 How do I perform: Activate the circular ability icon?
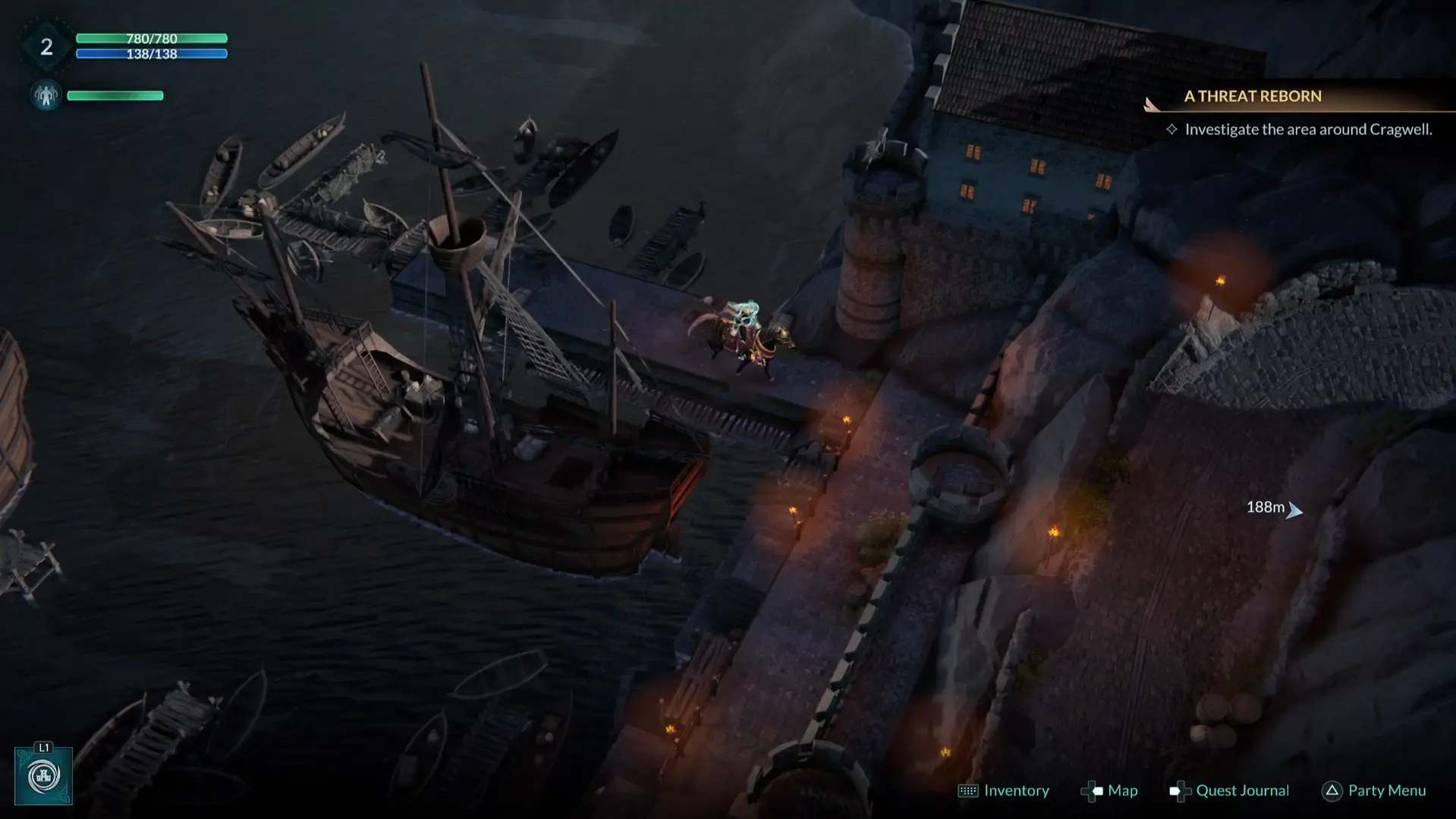pos(43,776)
